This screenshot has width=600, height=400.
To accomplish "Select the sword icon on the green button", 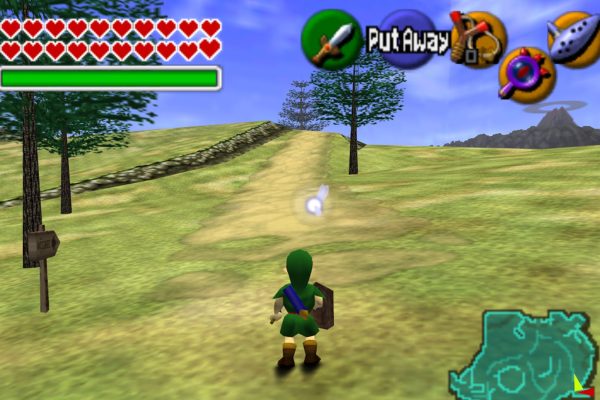I will (331, 40).
